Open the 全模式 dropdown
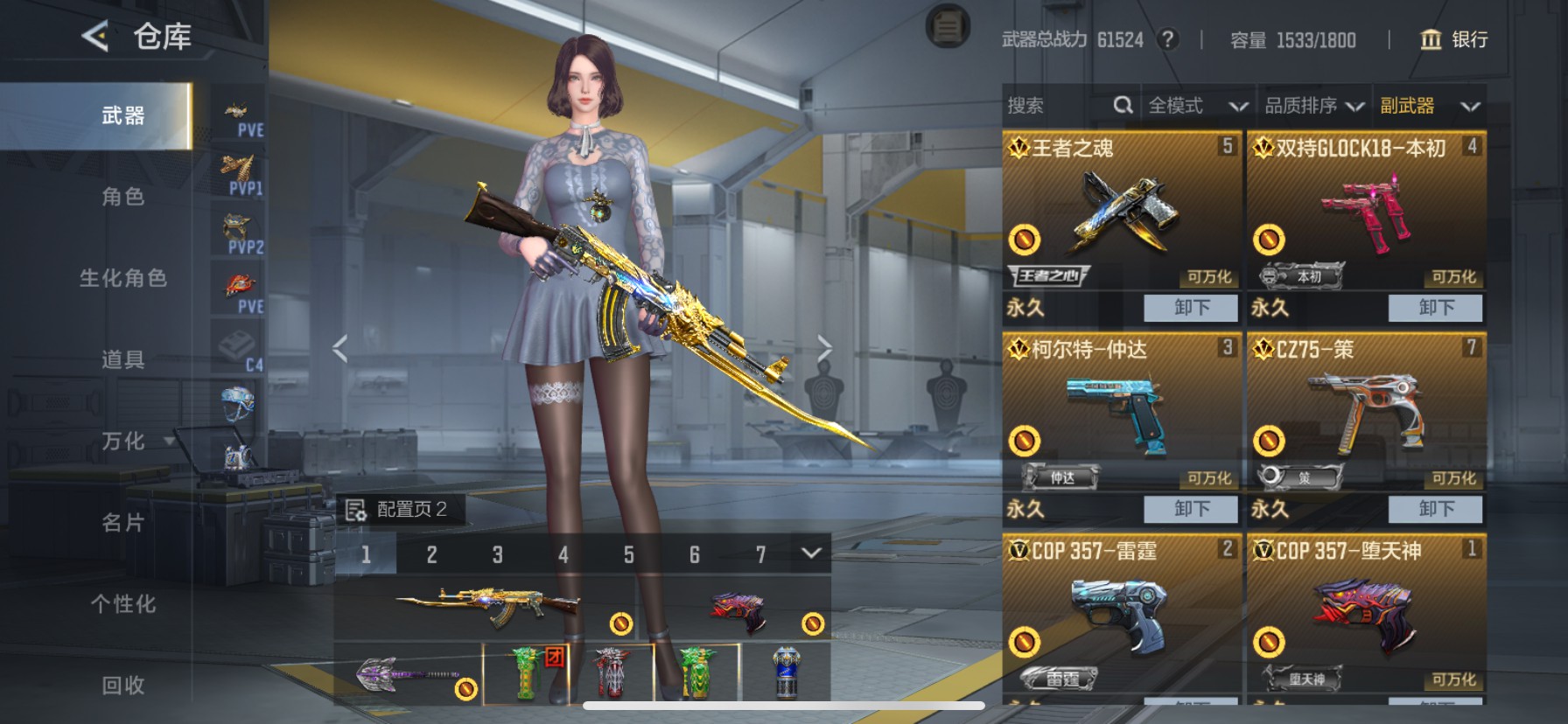The height and width of the screenshot is (724, 1568). pyautogui.click(x=1197, y=105)
